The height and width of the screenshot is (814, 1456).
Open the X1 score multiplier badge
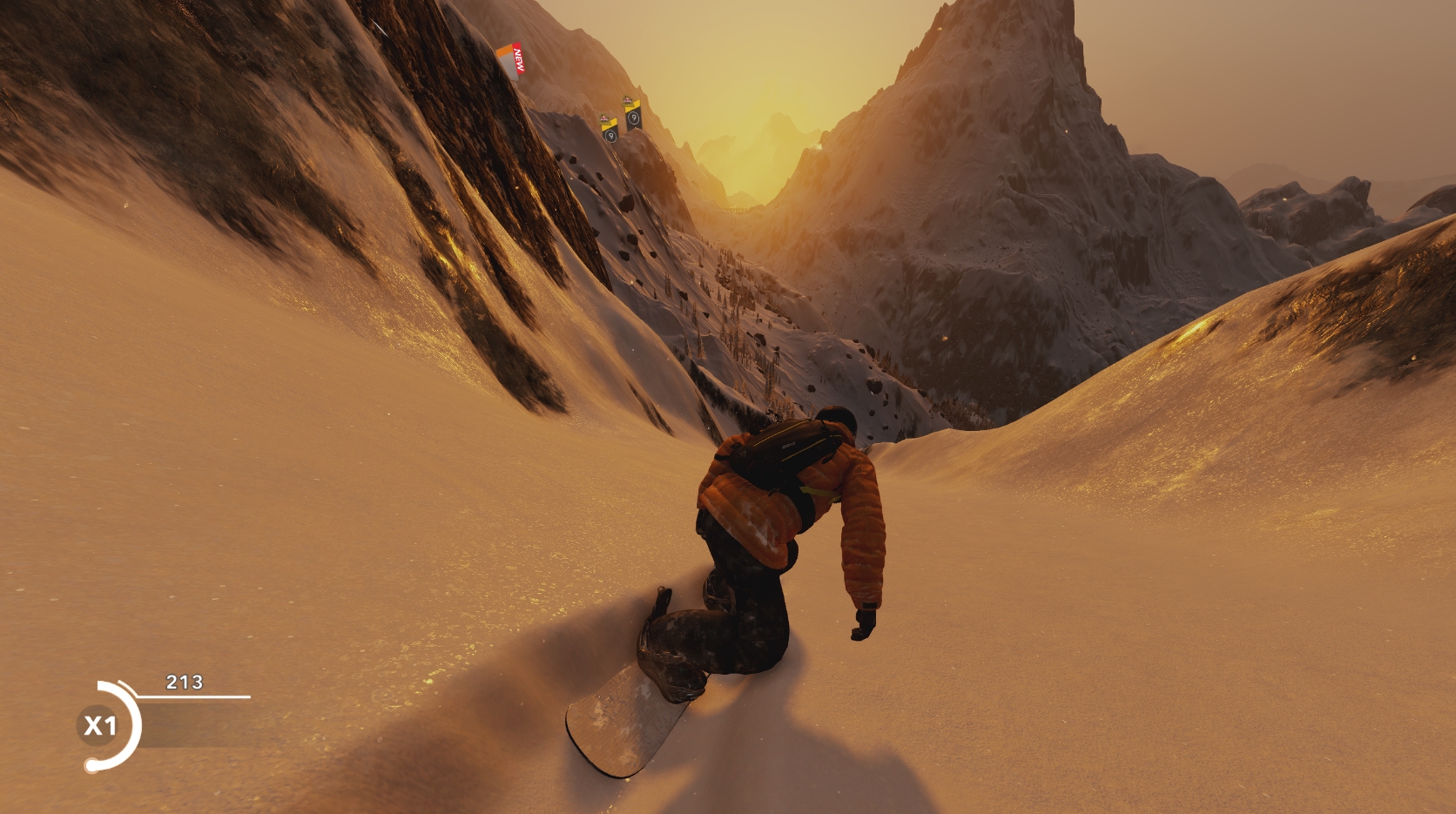coord(101,725)
